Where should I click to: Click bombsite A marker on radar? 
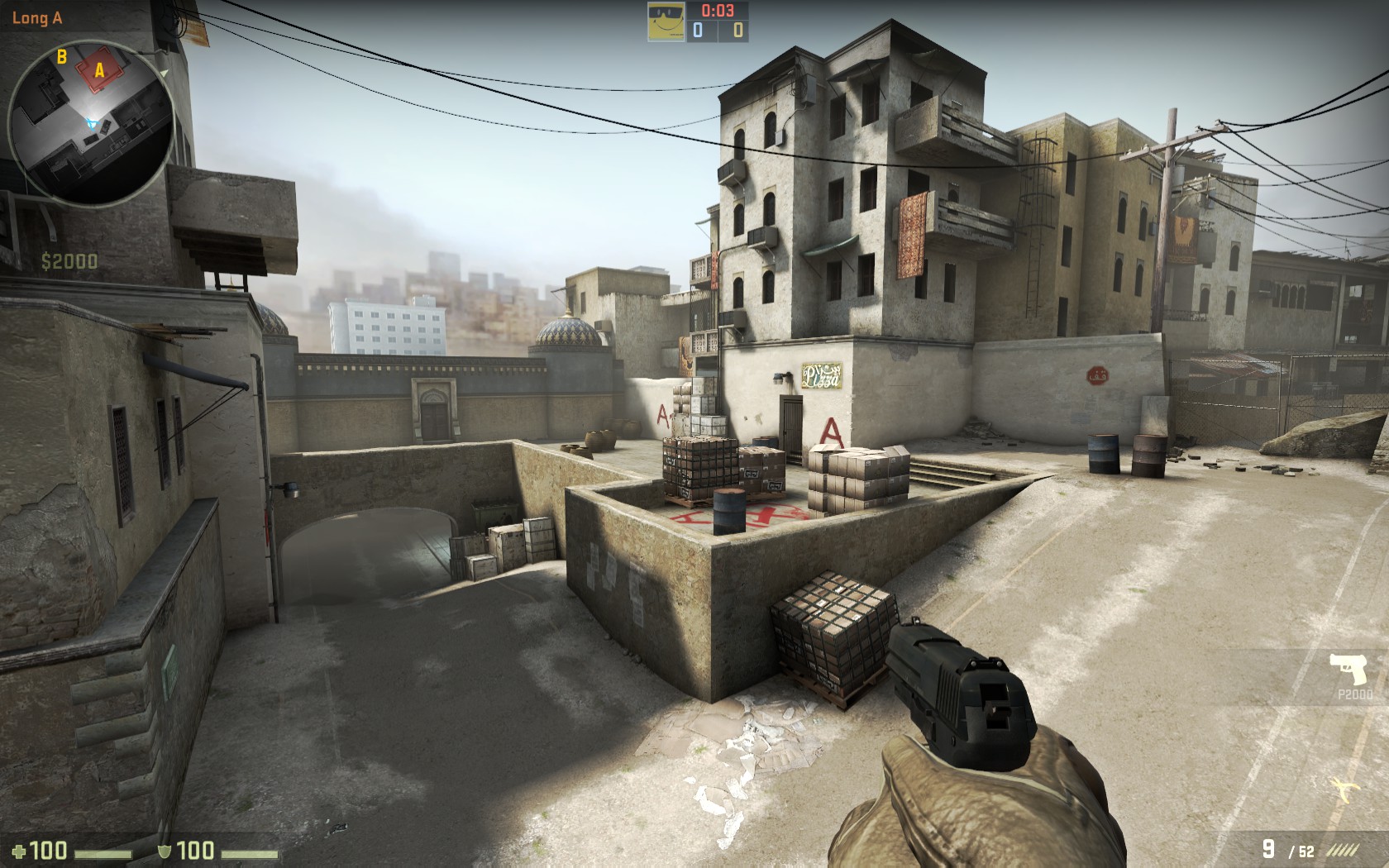click(99, 71)
